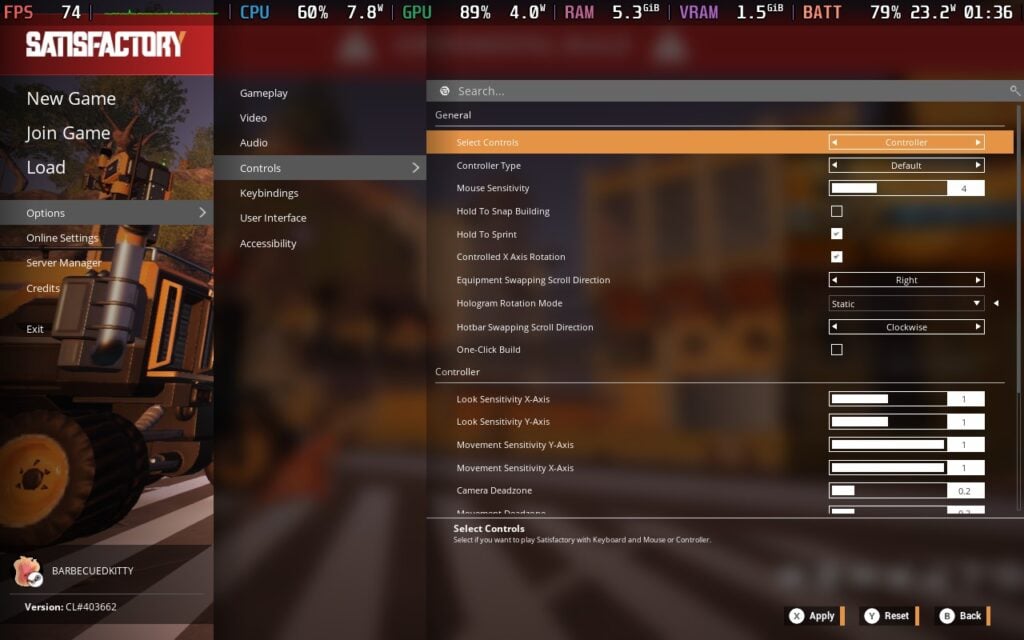Exit the game from the main menu
This screenshot has height=640, width=1024.
coord(35,329)
